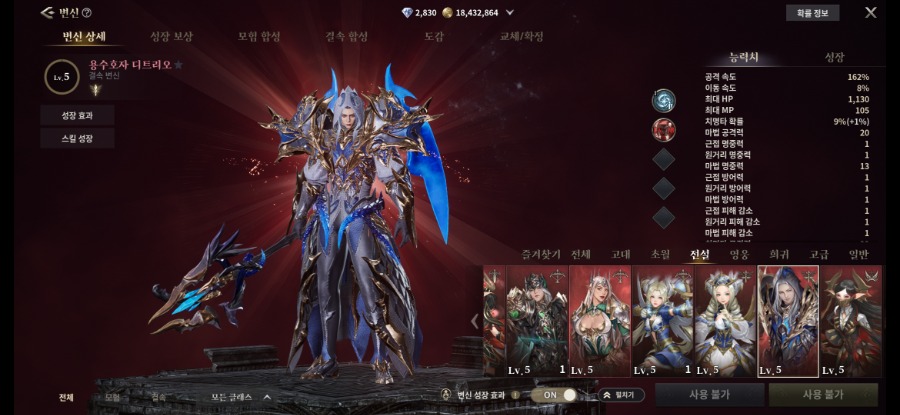
Task: Filter the list by 즐겨찾기 favorites
Action: 541,255
